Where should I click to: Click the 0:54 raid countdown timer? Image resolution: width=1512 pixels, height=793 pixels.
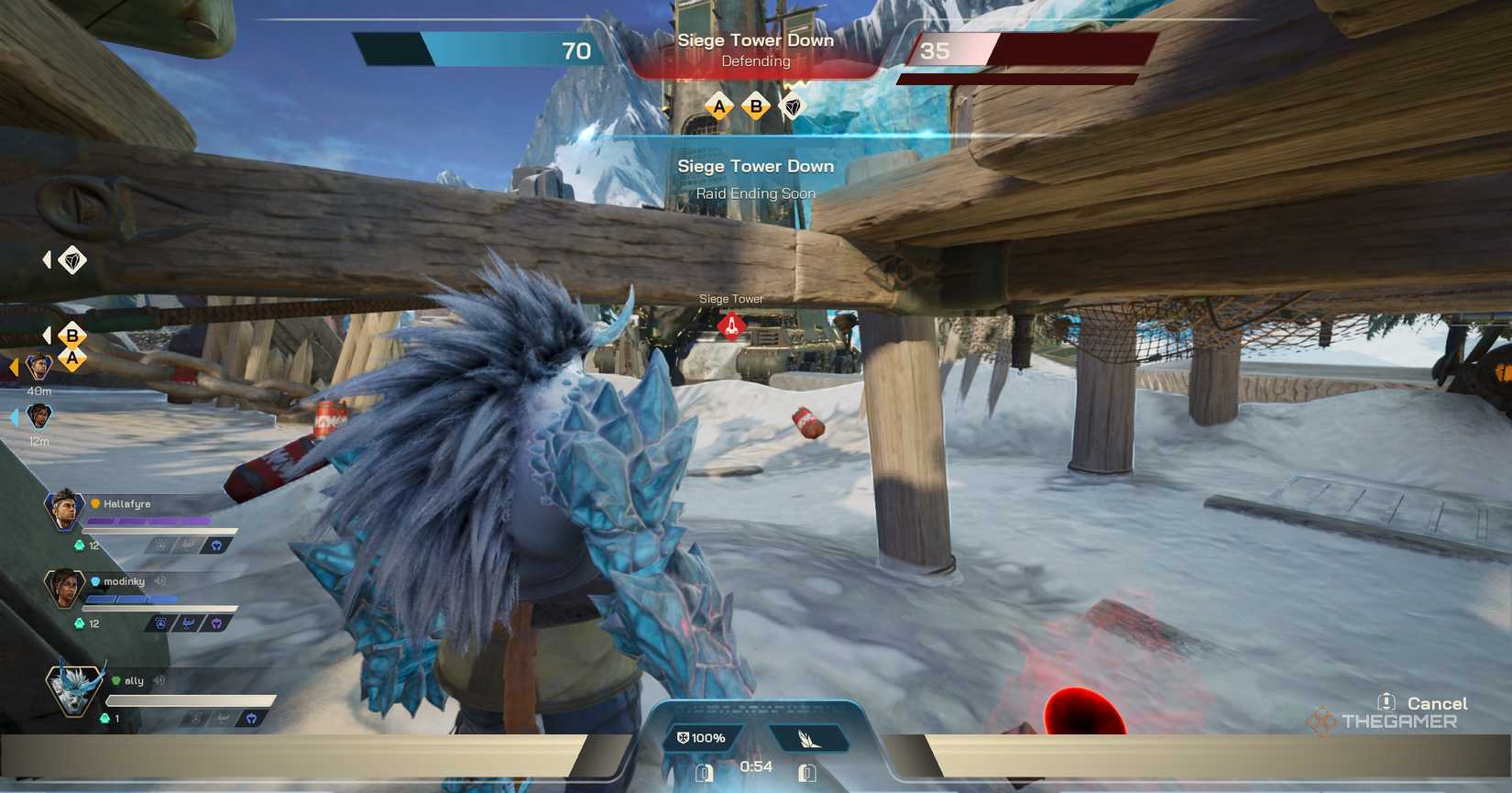tap(755, 767)
